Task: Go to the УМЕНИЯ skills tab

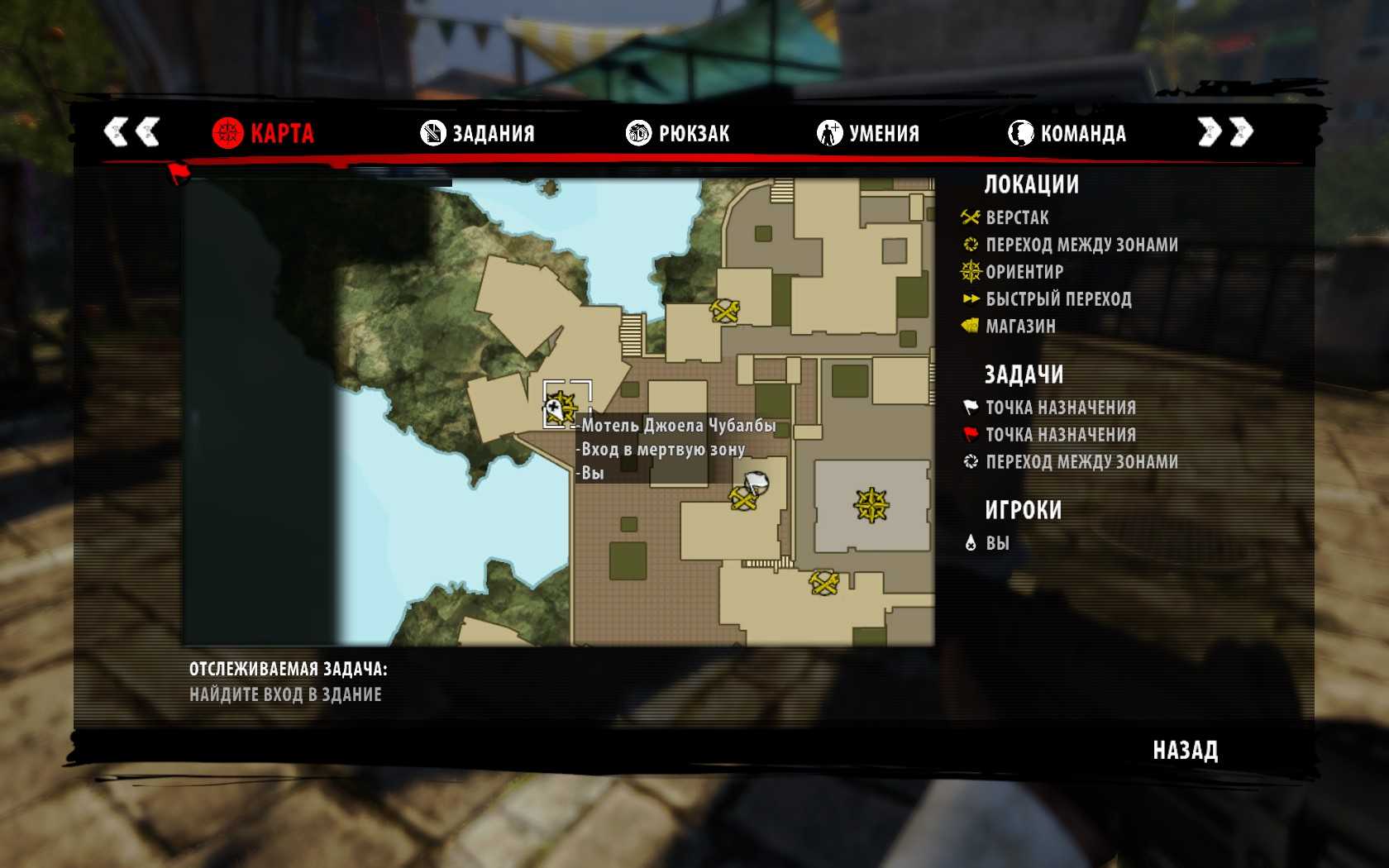Action: click(x=868, y=133)
